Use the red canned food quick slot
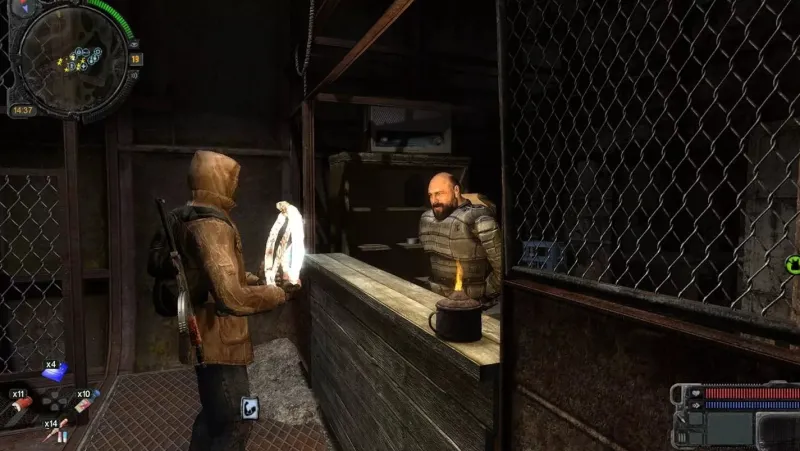The width and height of the screenshot is (800, 451). point(20,405)
